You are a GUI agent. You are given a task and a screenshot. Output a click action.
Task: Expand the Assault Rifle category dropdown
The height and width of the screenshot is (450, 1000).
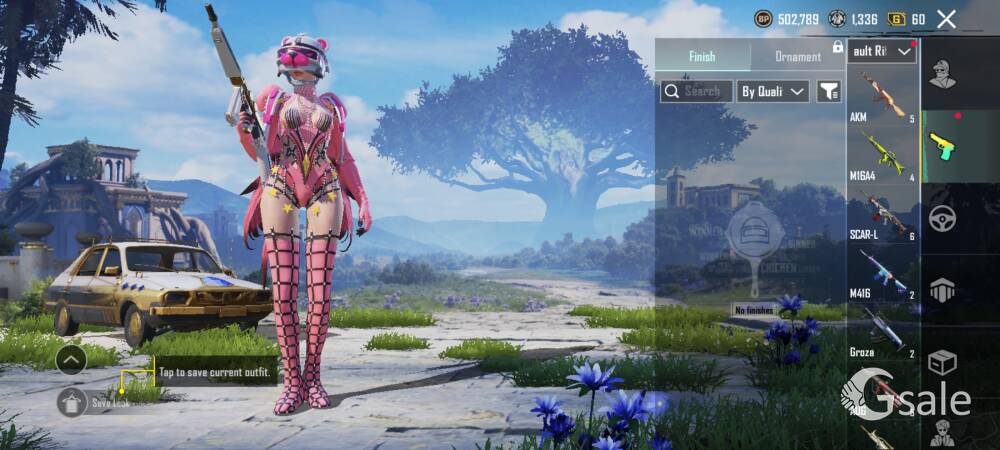[x=882, y=51]
